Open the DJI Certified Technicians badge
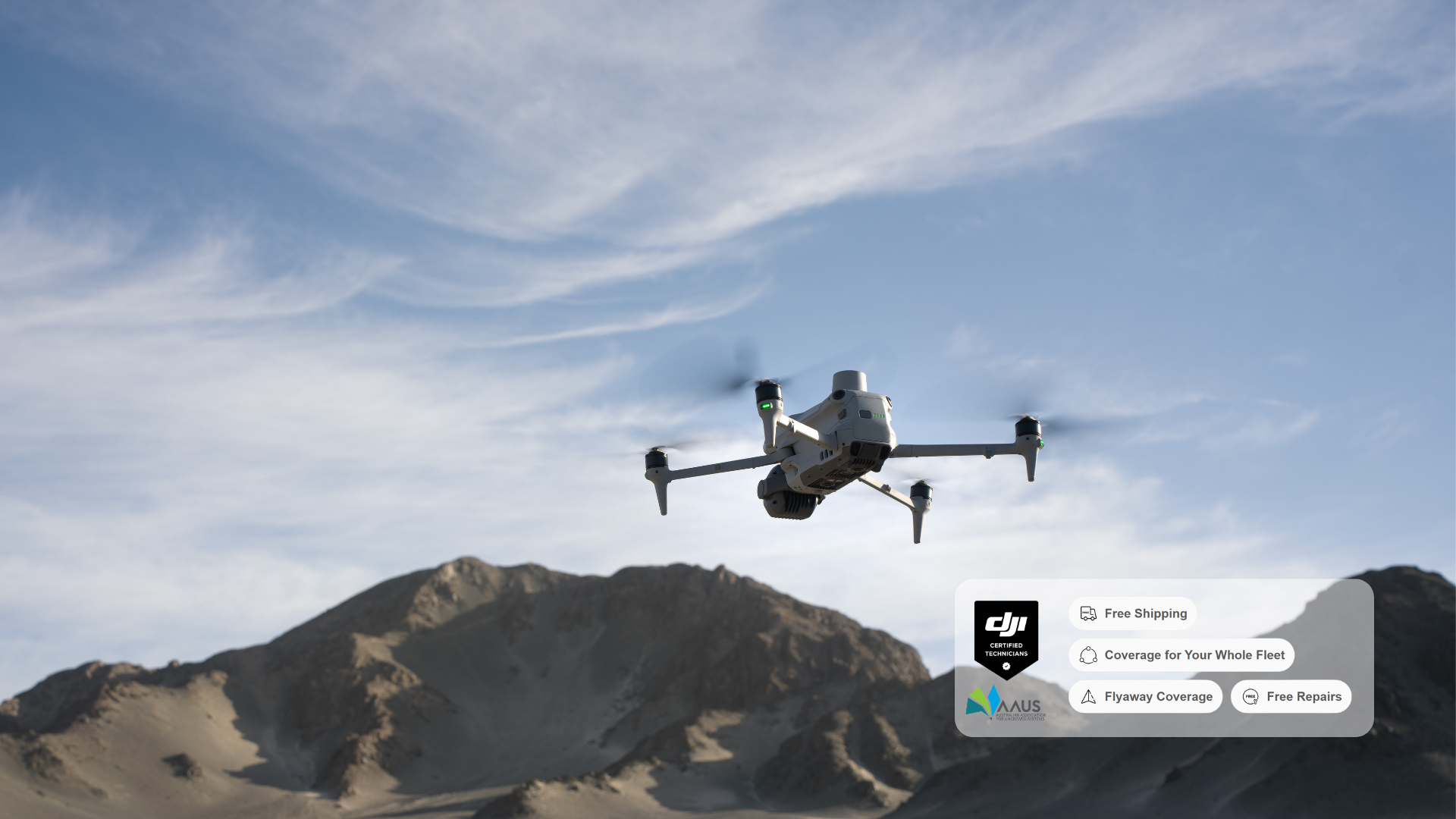This screenshot has width=1456, height=819. point(1006,639)
